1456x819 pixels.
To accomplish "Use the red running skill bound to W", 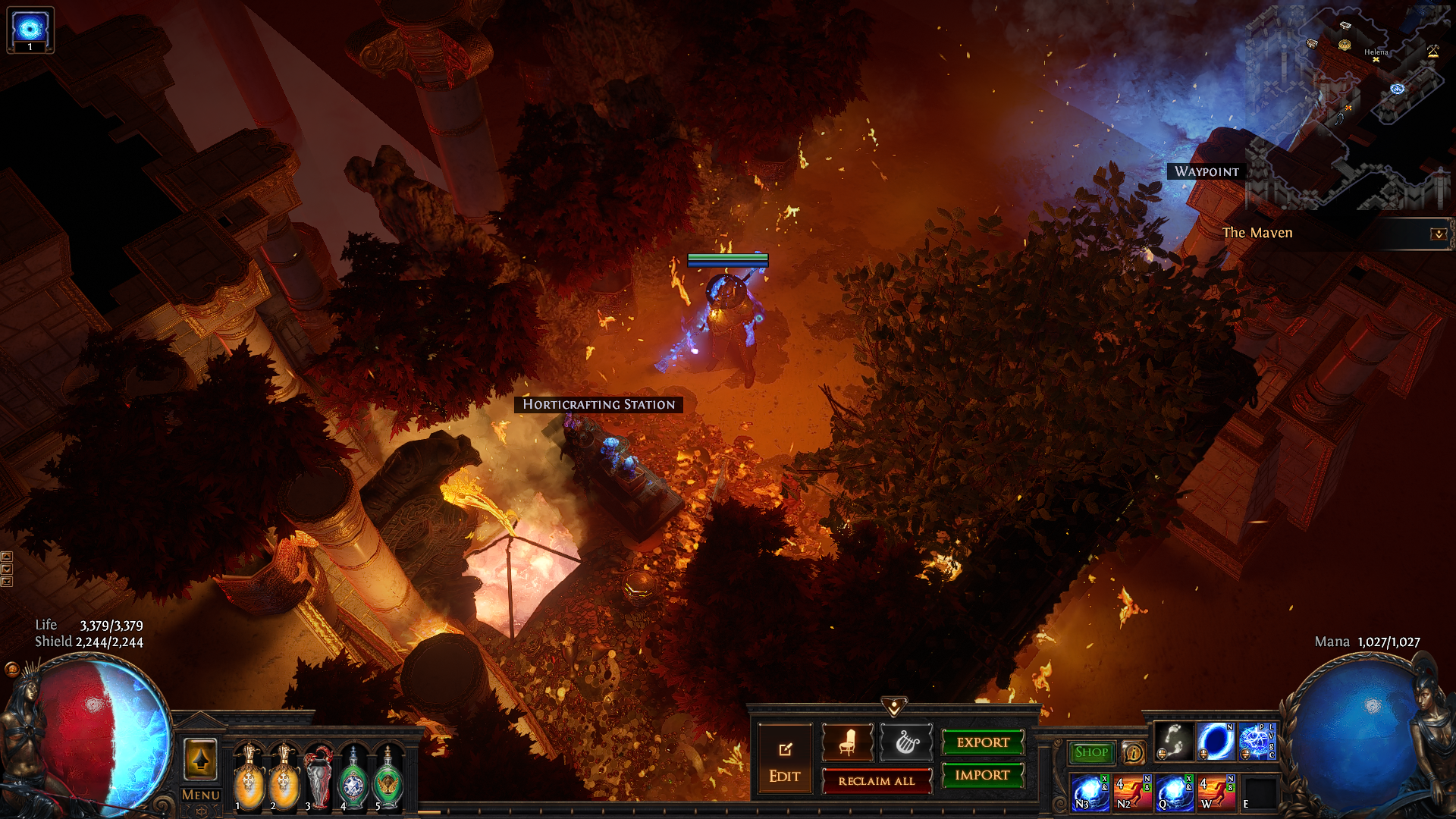I will click(1215, 792).
